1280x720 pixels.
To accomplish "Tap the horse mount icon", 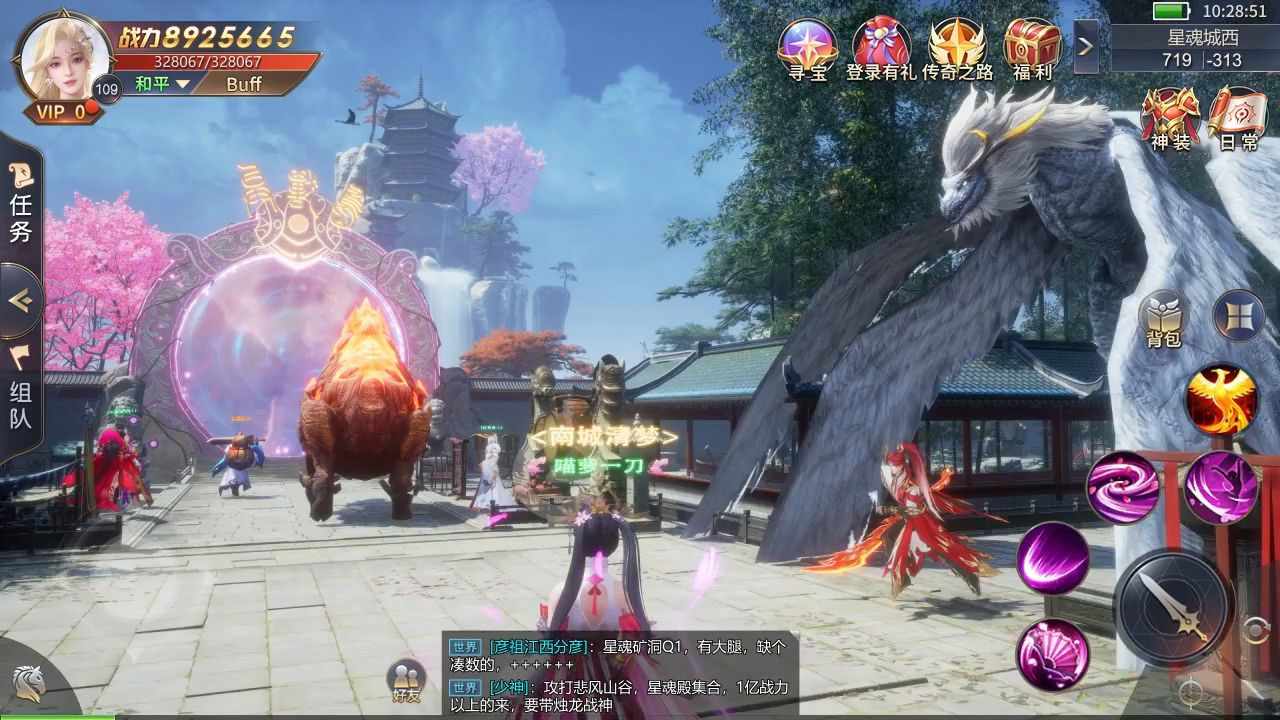I will pos(27,684).
